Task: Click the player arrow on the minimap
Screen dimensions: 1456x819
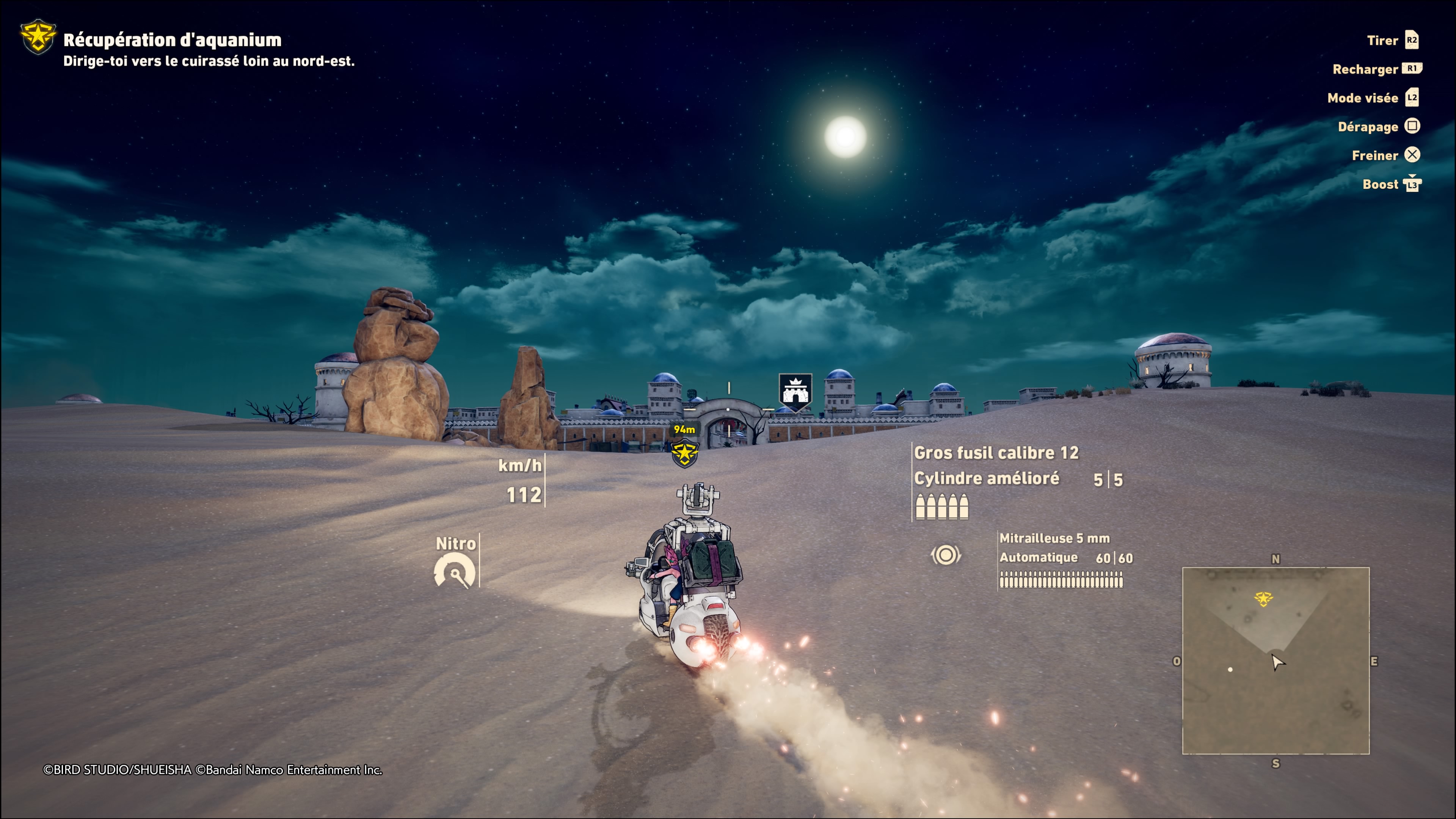Action: pos(1277,662)
